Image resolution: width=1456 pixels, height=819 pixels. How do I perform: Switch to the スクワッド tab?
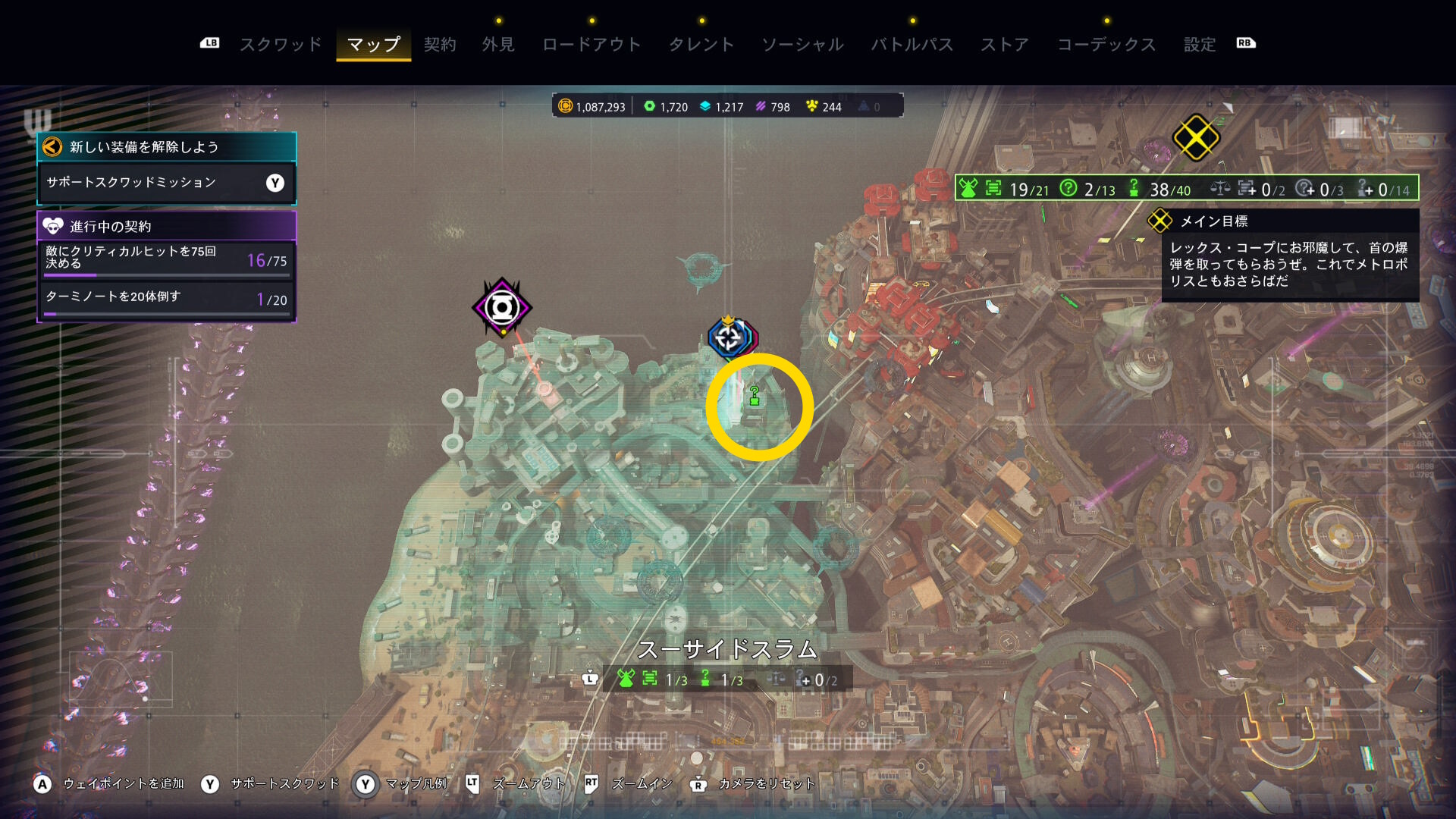click(281, 45)
